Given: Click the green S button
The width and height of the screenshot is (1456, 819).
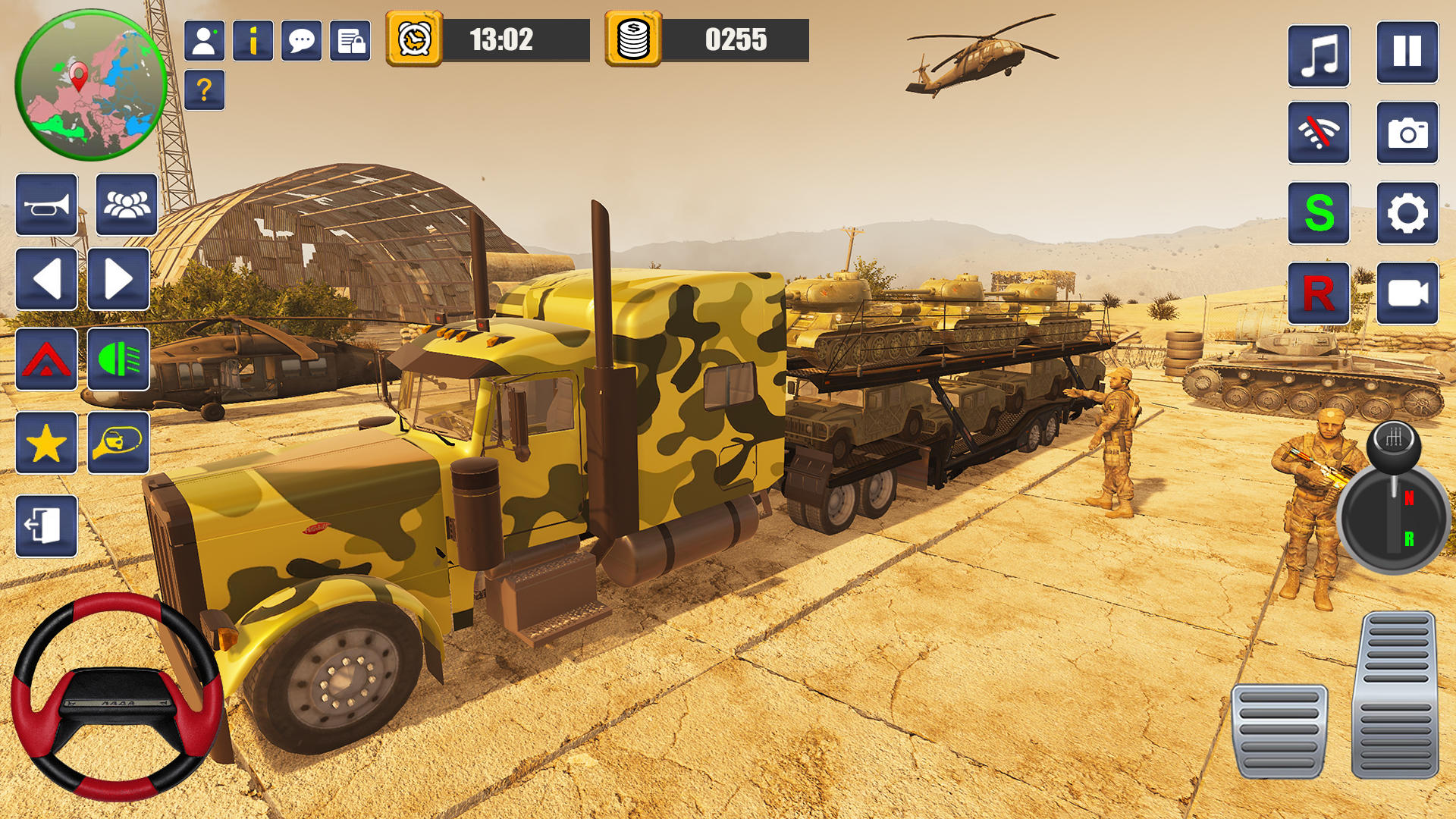Looking at the screenshot, I should click(1319, 213).
